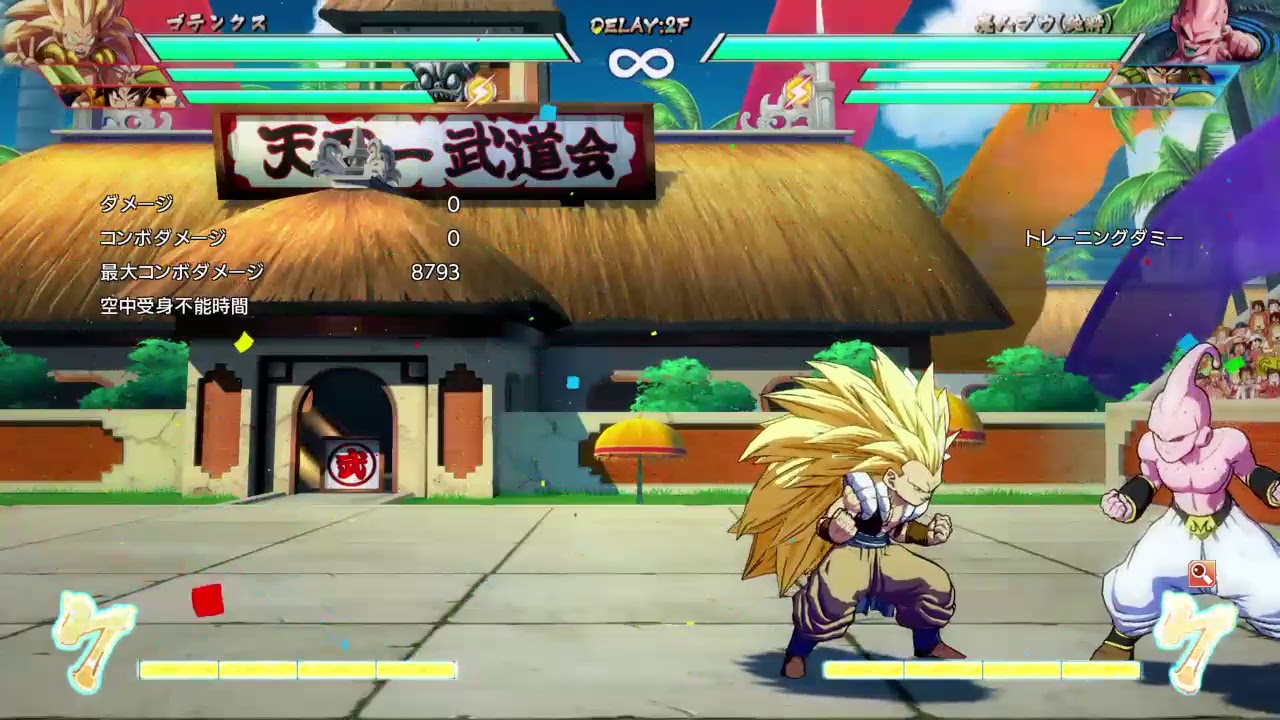Screen dimensions: 1280x720
Task: Select the コンボダメージ stat row
Action: (162, 237)
